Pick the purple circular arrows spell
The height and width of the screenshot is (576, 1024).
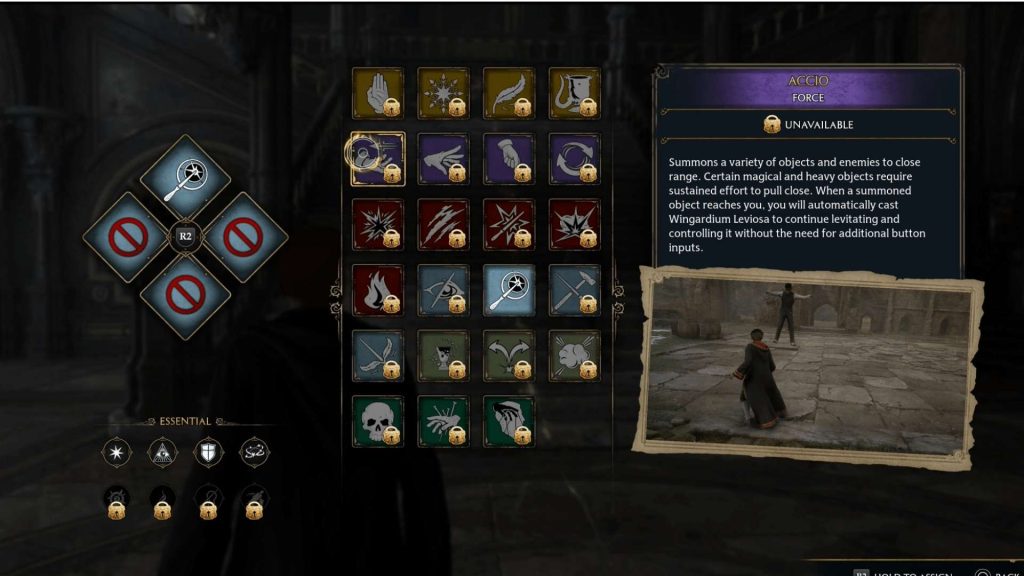pos(574,159)
